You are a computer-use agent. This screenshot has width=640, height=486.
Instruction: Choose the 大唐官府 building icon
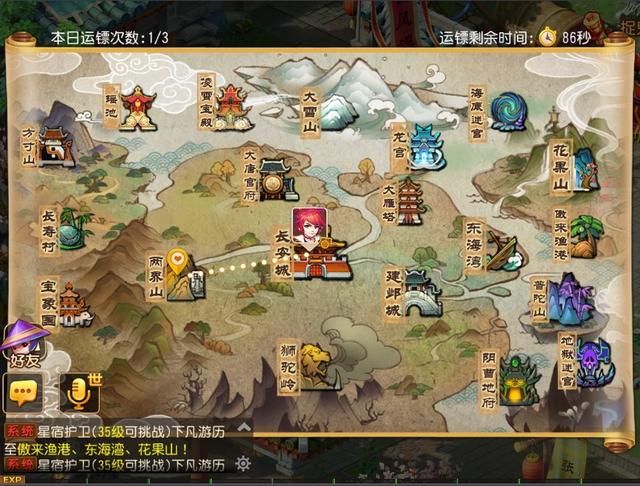tap(278, 179)
